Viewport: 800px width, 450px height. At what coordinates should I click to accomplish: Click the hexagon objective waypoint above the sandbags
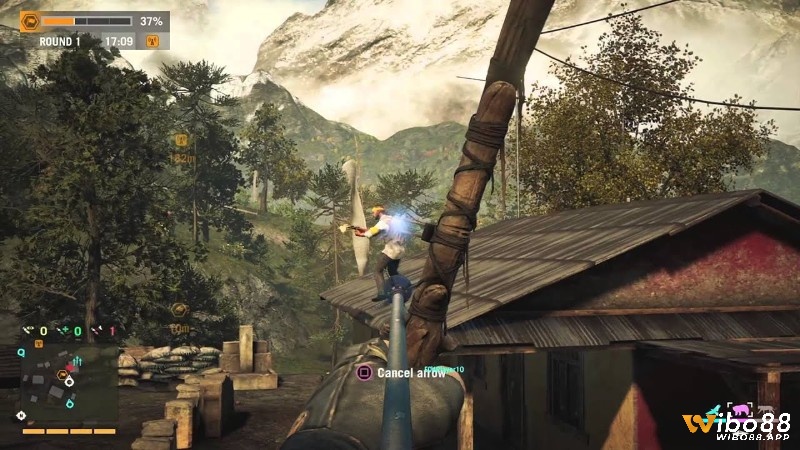180,310
